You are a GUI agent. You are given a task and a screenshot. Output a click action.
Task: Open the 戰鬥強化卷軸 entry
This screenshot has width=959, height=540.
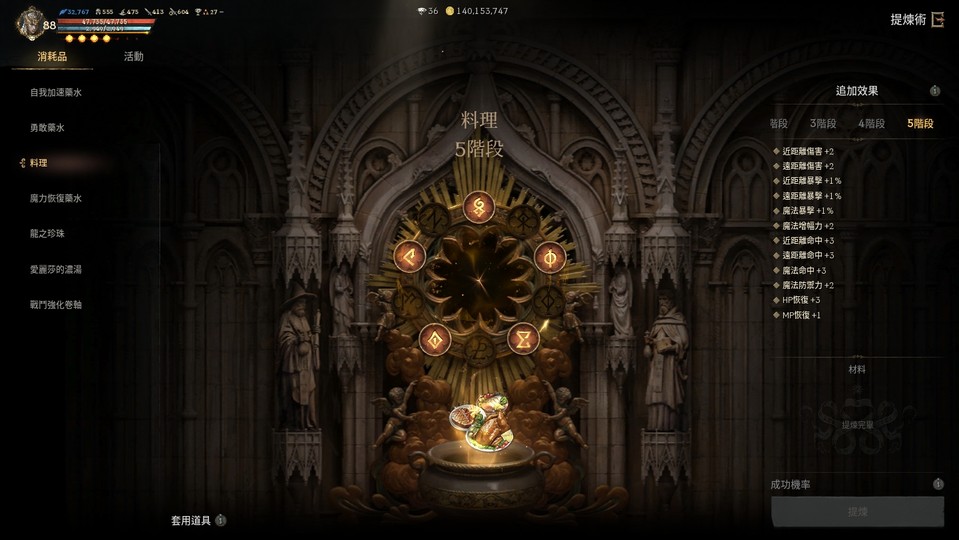(56, 304)
